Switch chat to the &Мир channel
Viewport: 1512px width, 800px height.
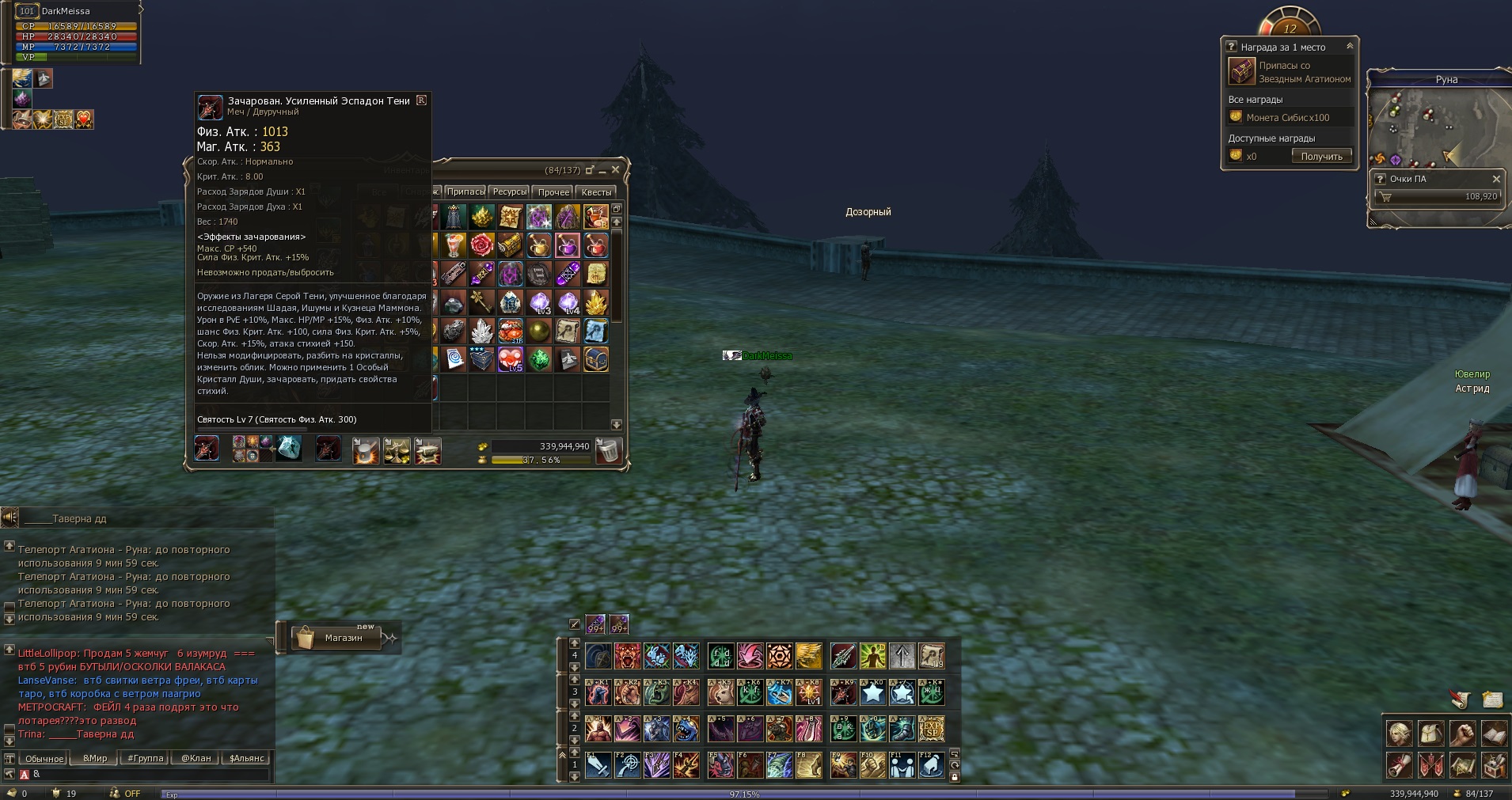pyautogui.click(x=95, y=758)
